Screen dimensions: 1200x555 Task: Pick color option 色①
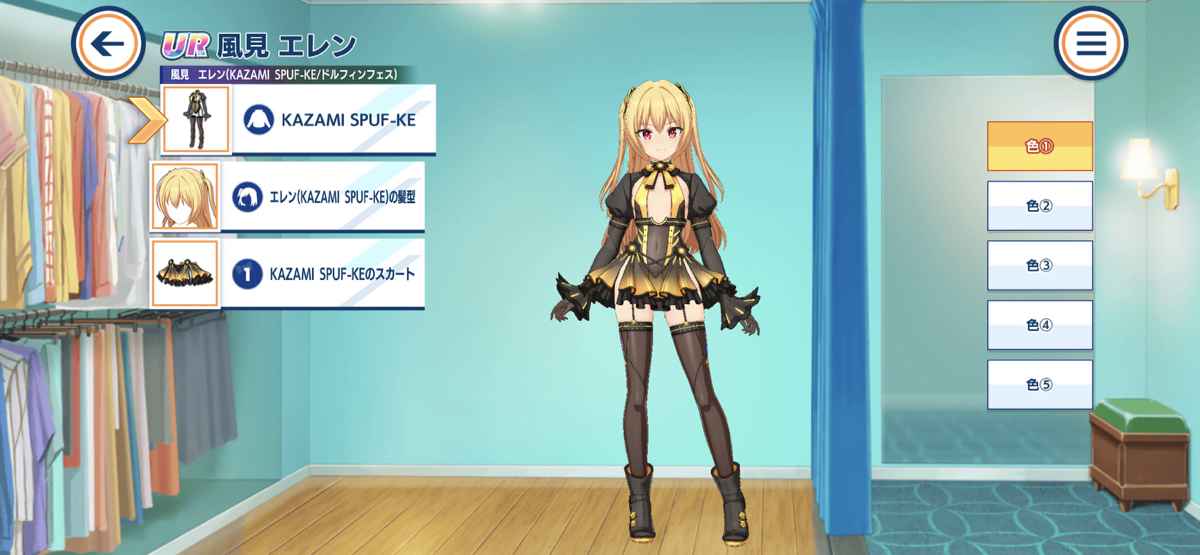pyautogui.click(x=1040, y=146)
